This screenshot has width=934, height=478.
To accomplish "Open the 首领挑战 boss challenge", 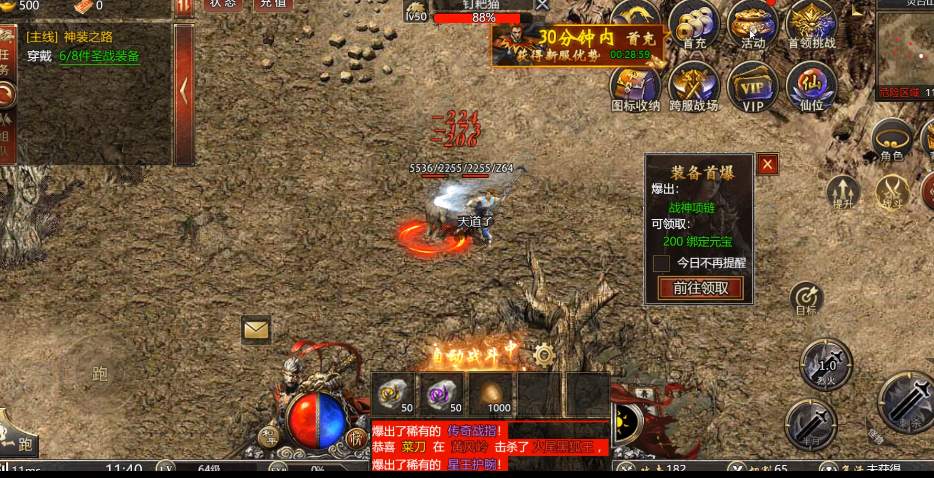I will pos(811,23).
